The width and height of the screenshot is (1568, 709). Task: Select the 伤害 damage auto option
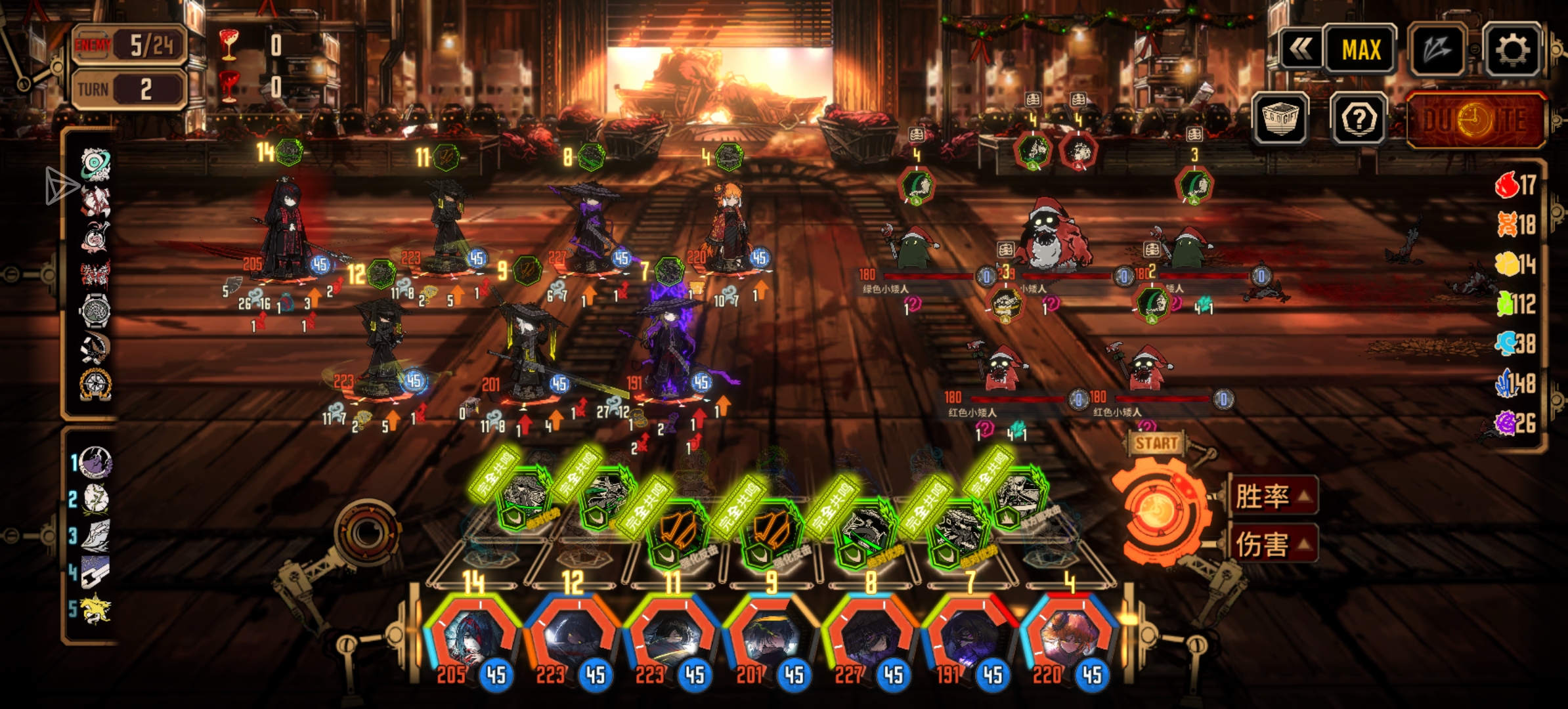coord(1272,544)
